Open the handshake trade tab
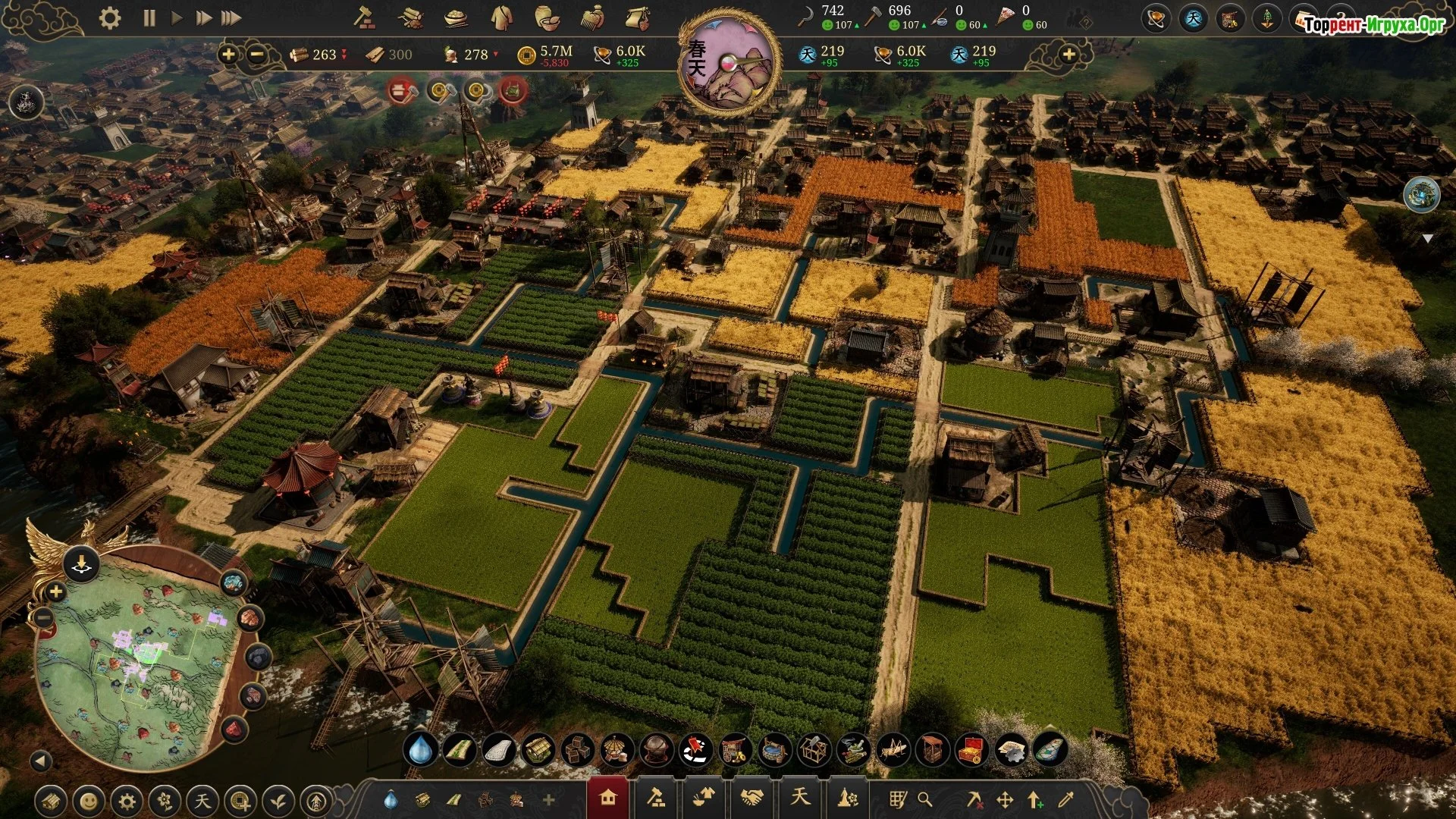1456x819 pixels. (752, 798)
